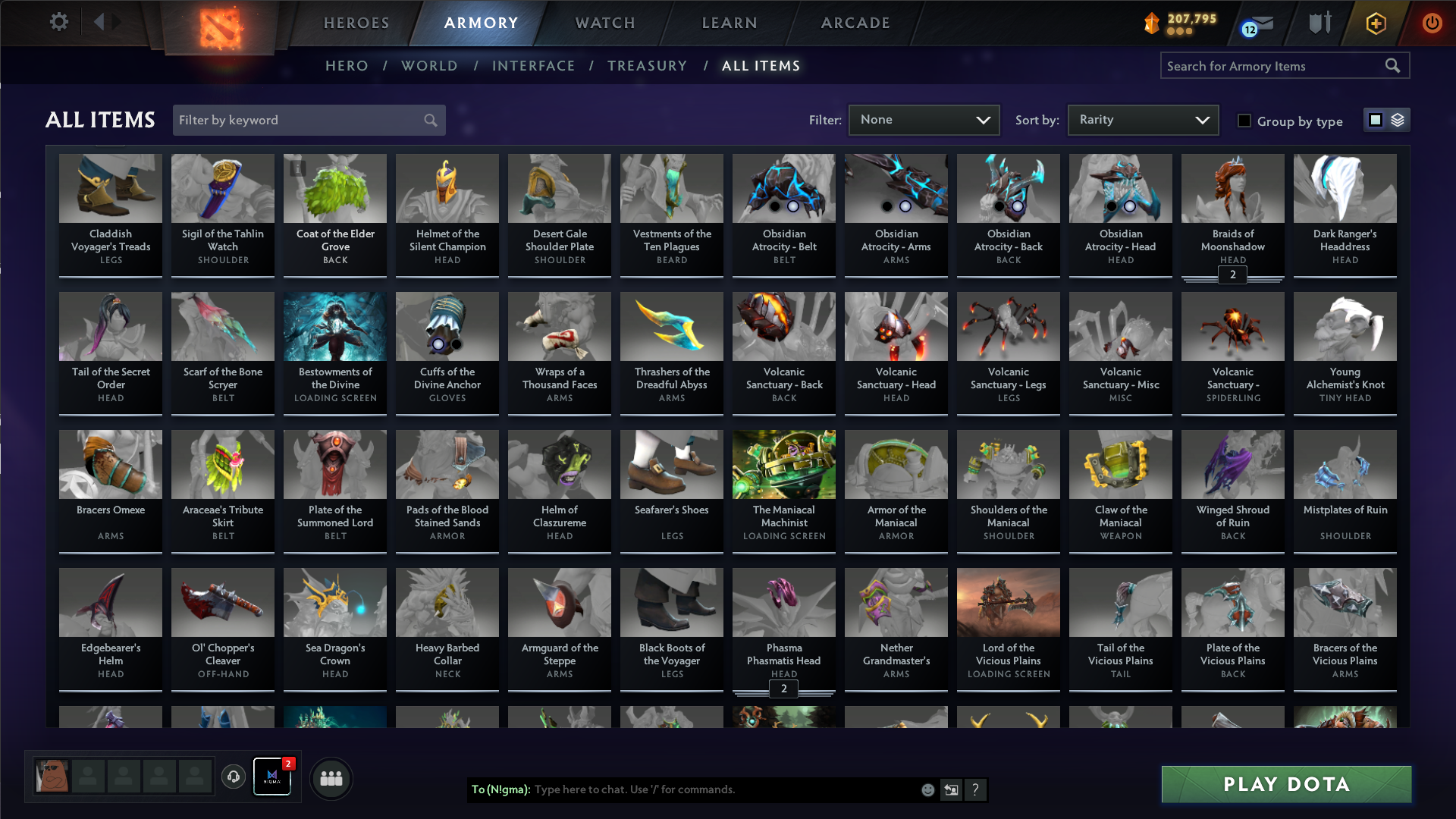Click the emoticon icon in the chat bar
Image resolution: width=1456 pixels, height=819 pixels.
927,789
